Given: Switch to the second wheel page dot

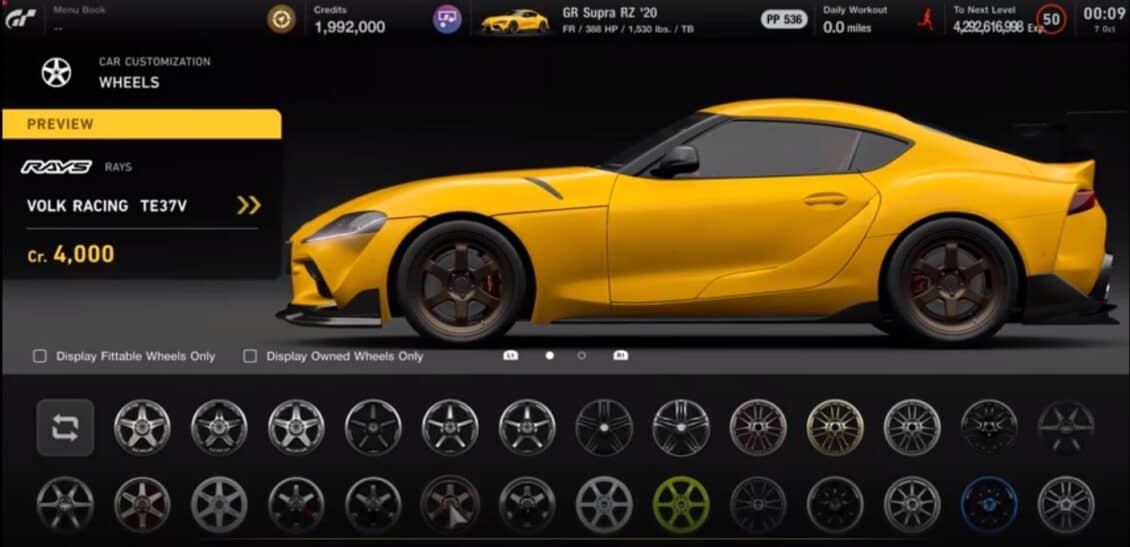Looking at the screenshot, I should tap(582, 355).
